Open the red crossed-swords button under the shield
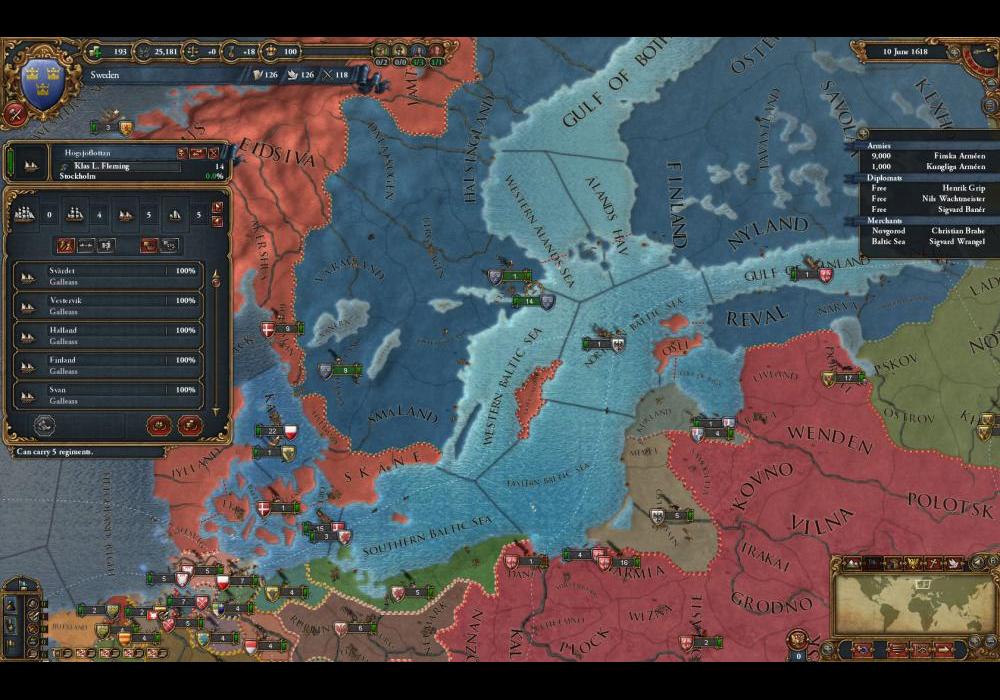Screen dimensions: 1000x700 (x=15, y=113)
